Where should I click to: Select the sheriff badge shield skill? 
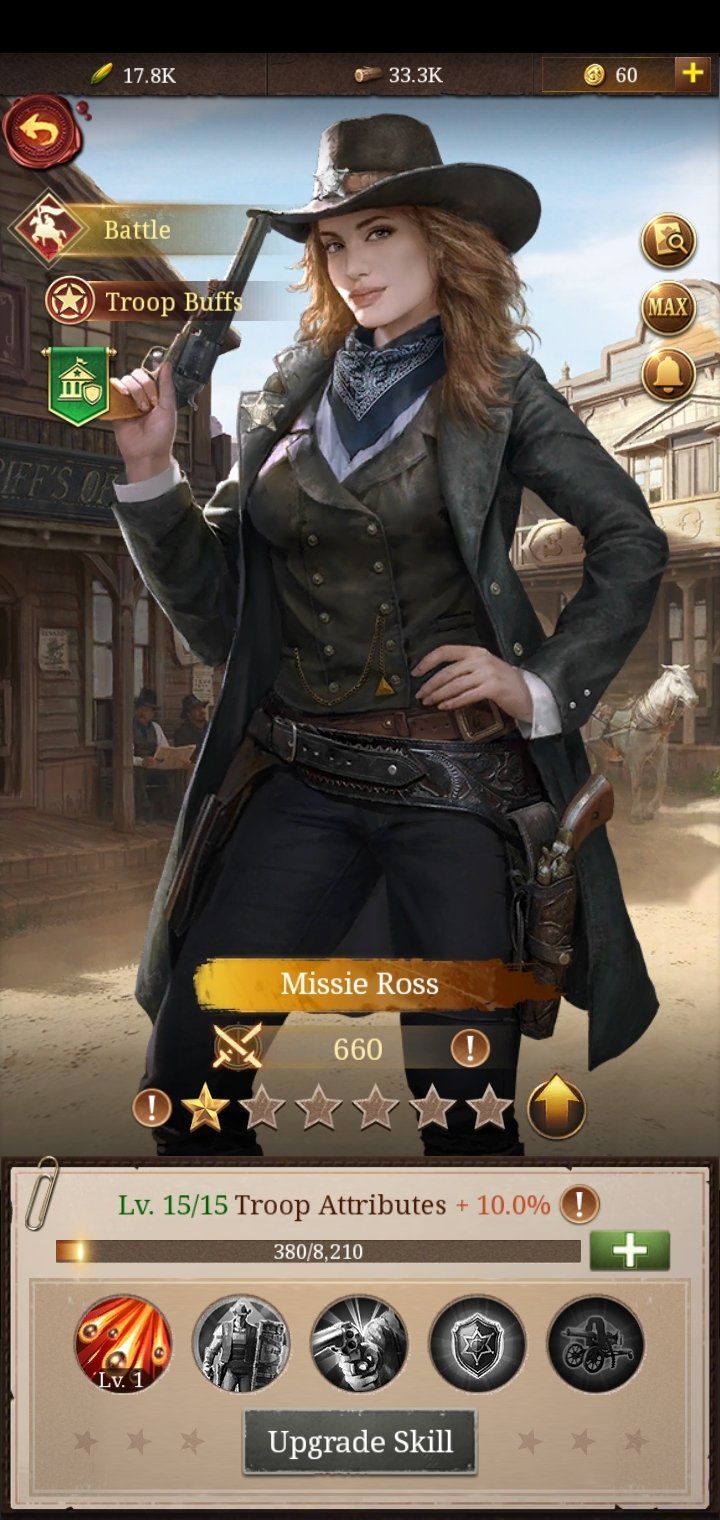pos(477,1344)
